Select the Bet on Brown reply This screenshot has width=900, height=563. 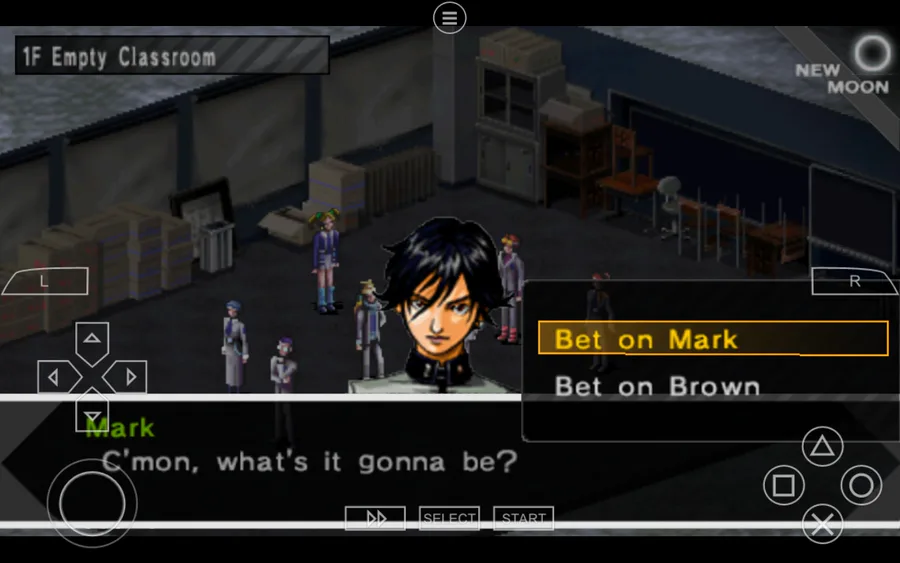pos(657,386)
